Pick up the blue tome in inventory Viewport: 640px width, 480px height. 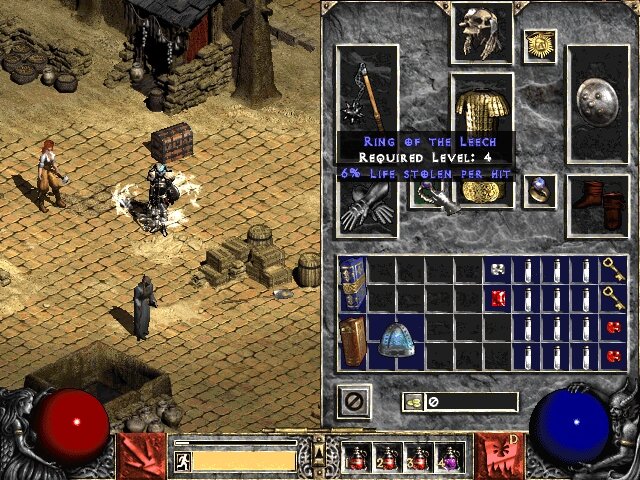(x=351, y=284)
